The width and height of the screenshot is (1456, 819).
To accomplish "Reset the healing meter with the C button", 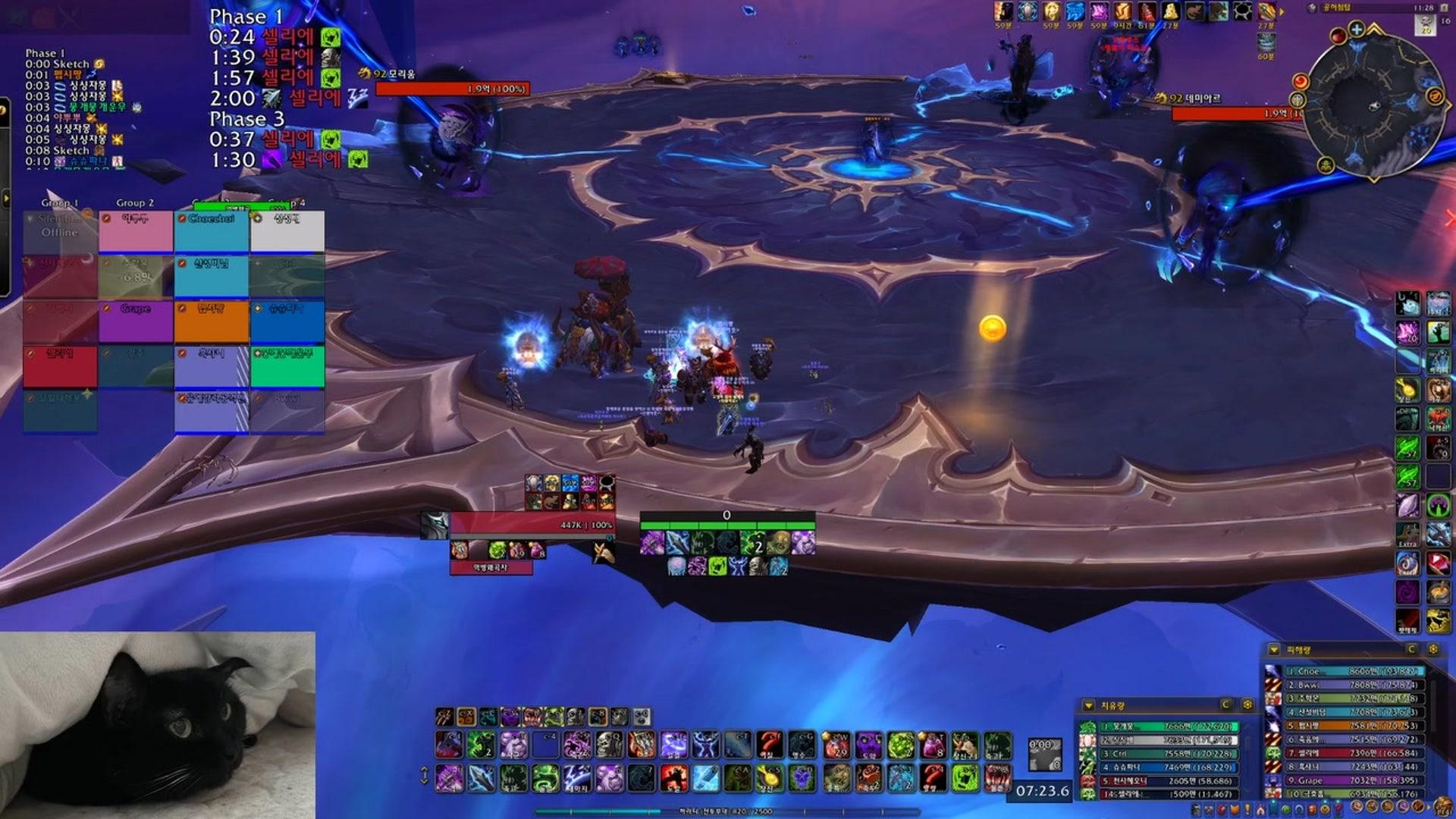I will [x=1225, y=705].
